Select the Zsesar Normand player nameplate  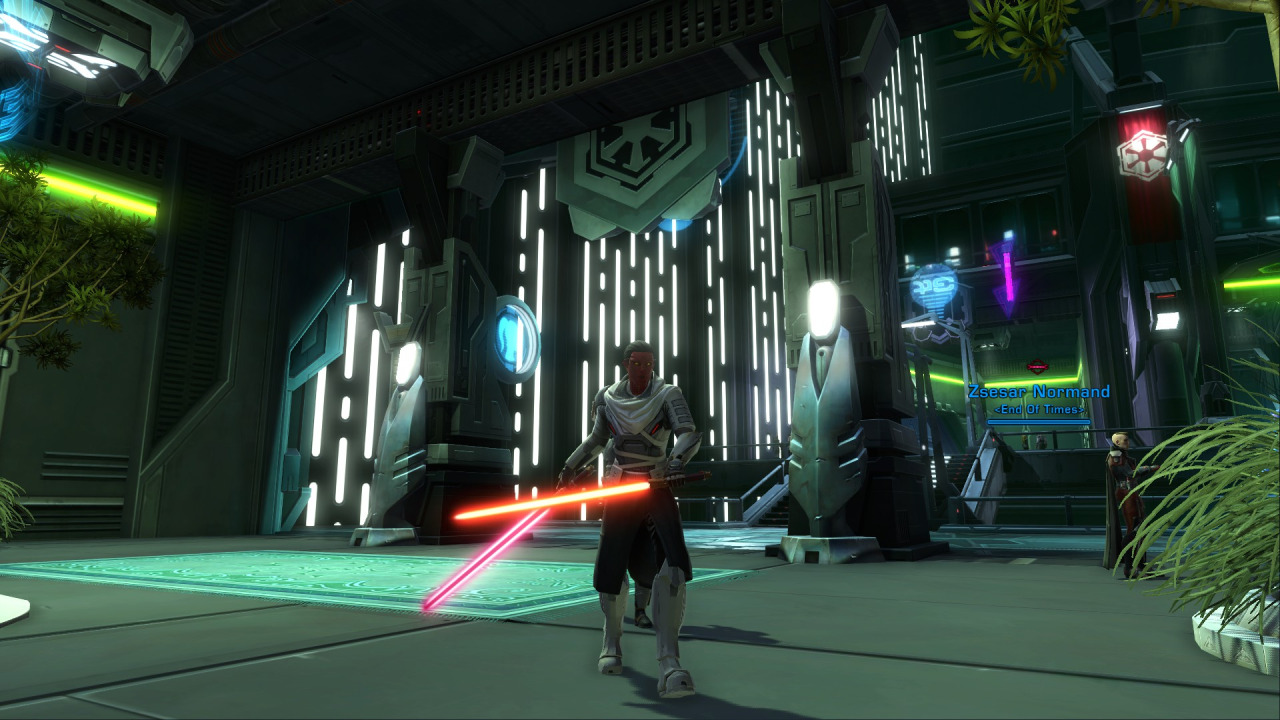click(1038, 392)
